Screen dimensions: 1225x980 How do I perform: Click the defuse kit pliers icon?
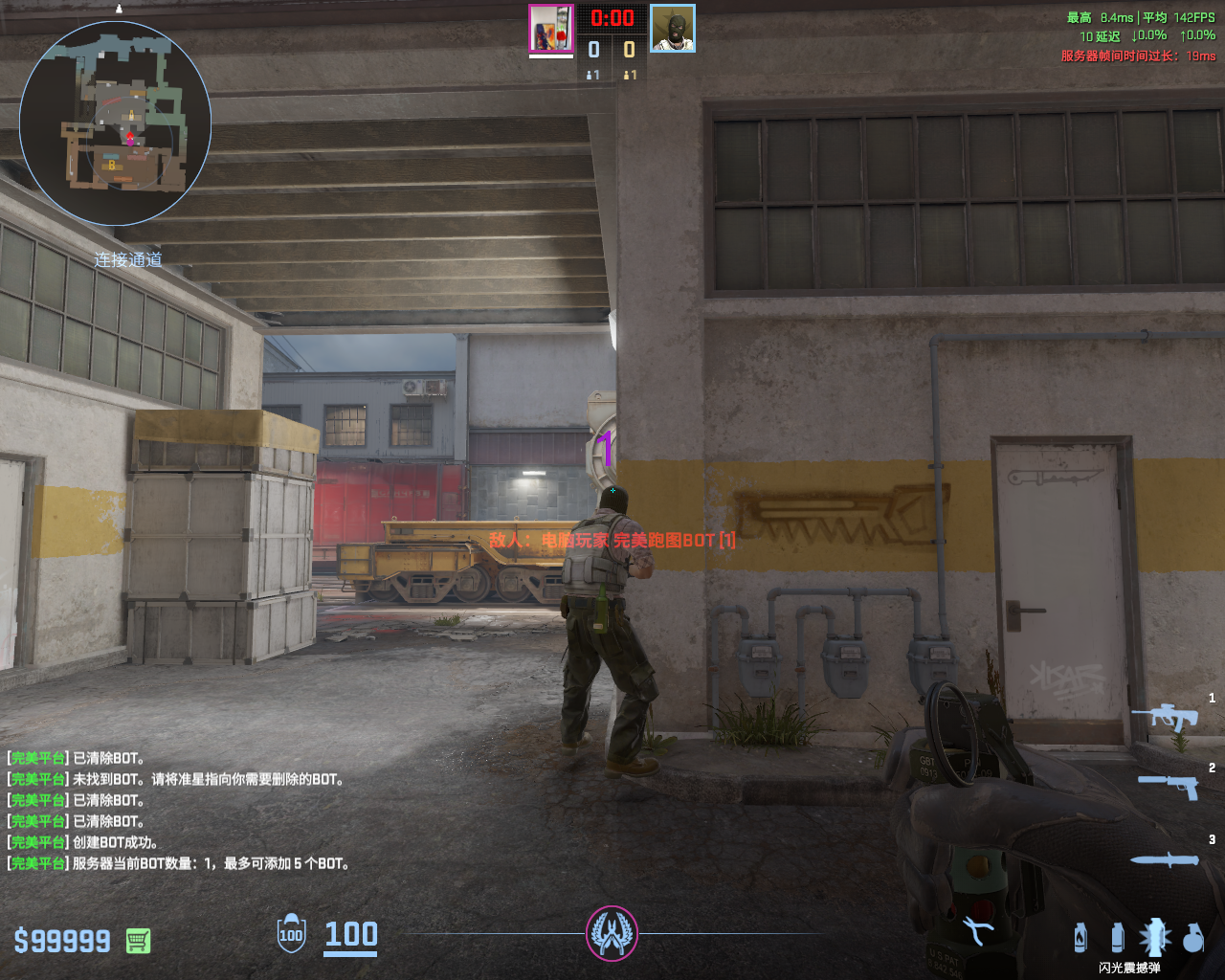977,931
